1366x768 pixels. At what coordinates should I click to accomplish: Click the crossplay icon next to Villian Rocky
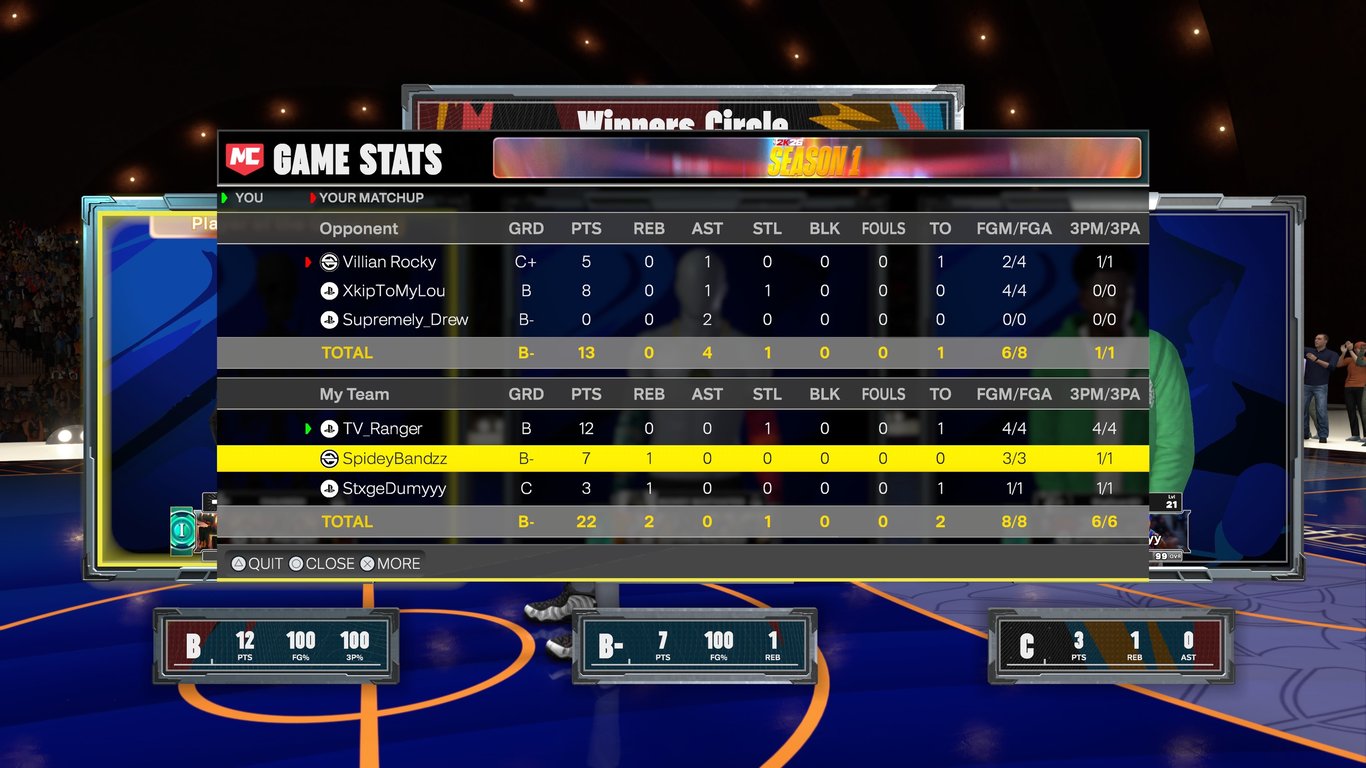tap(330, 262)
